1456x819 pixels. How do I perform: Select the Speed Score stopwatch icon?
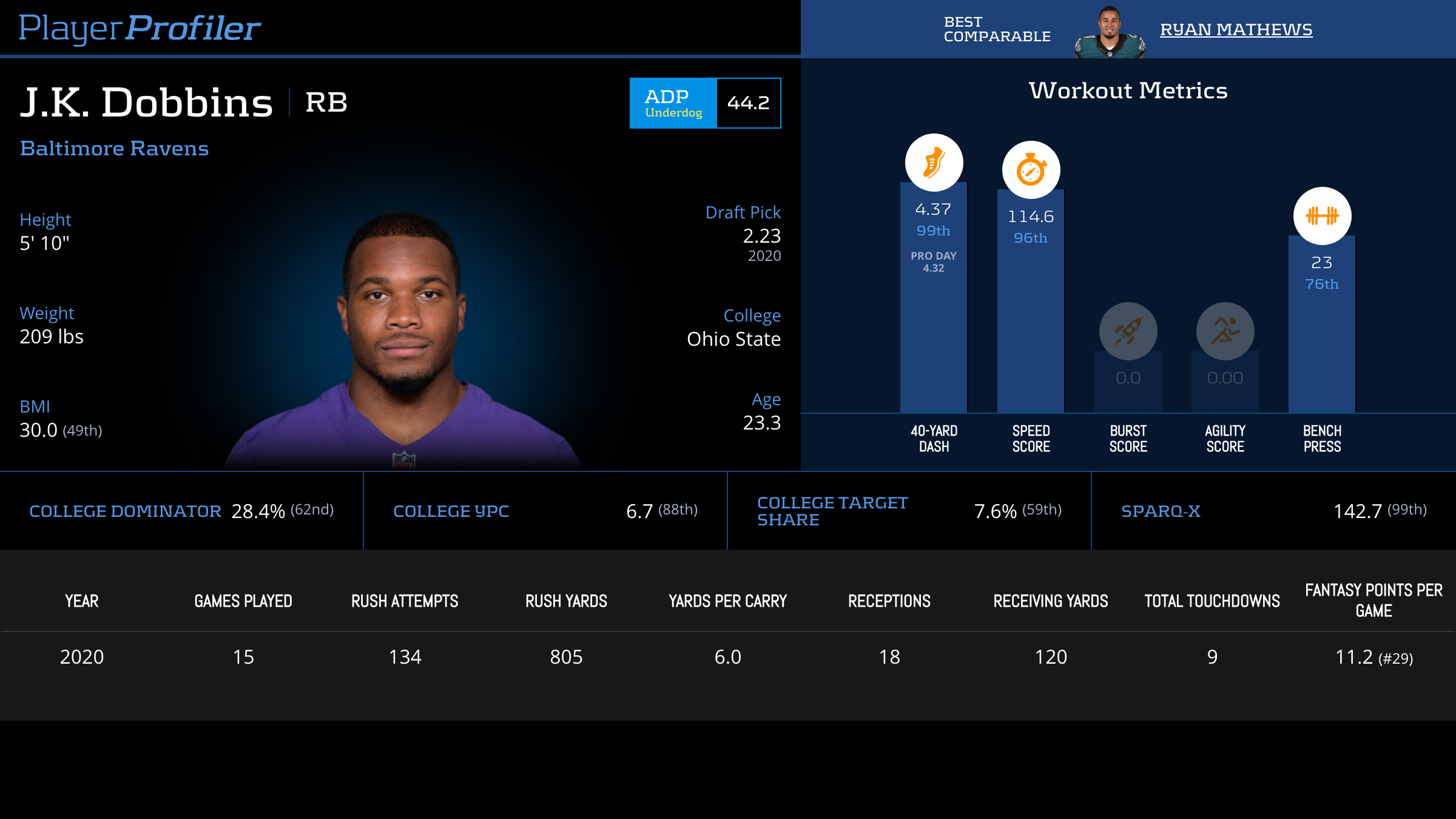click(x=1031, y=170)
